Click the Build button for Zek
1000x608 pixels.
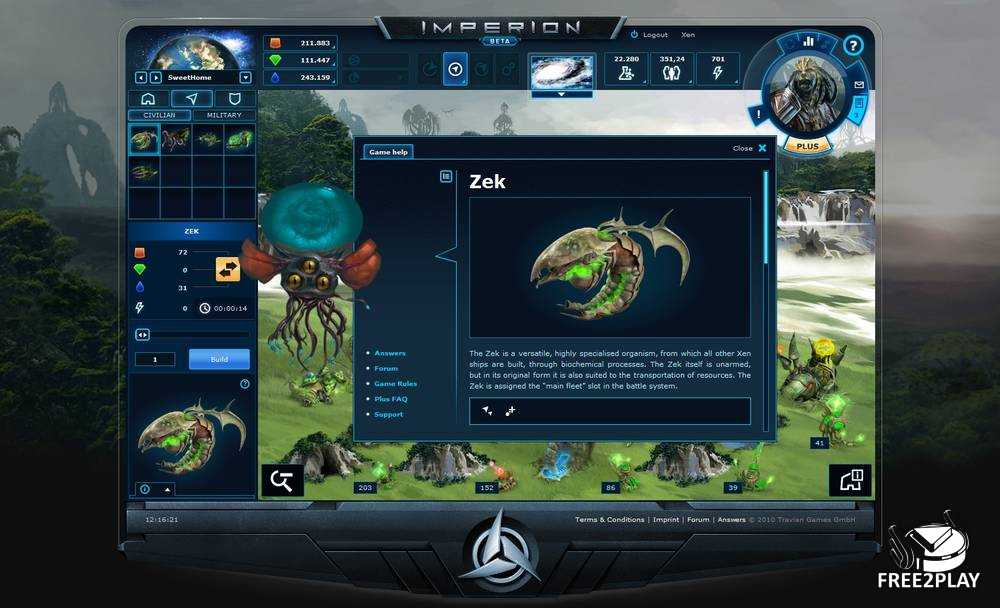219,359
